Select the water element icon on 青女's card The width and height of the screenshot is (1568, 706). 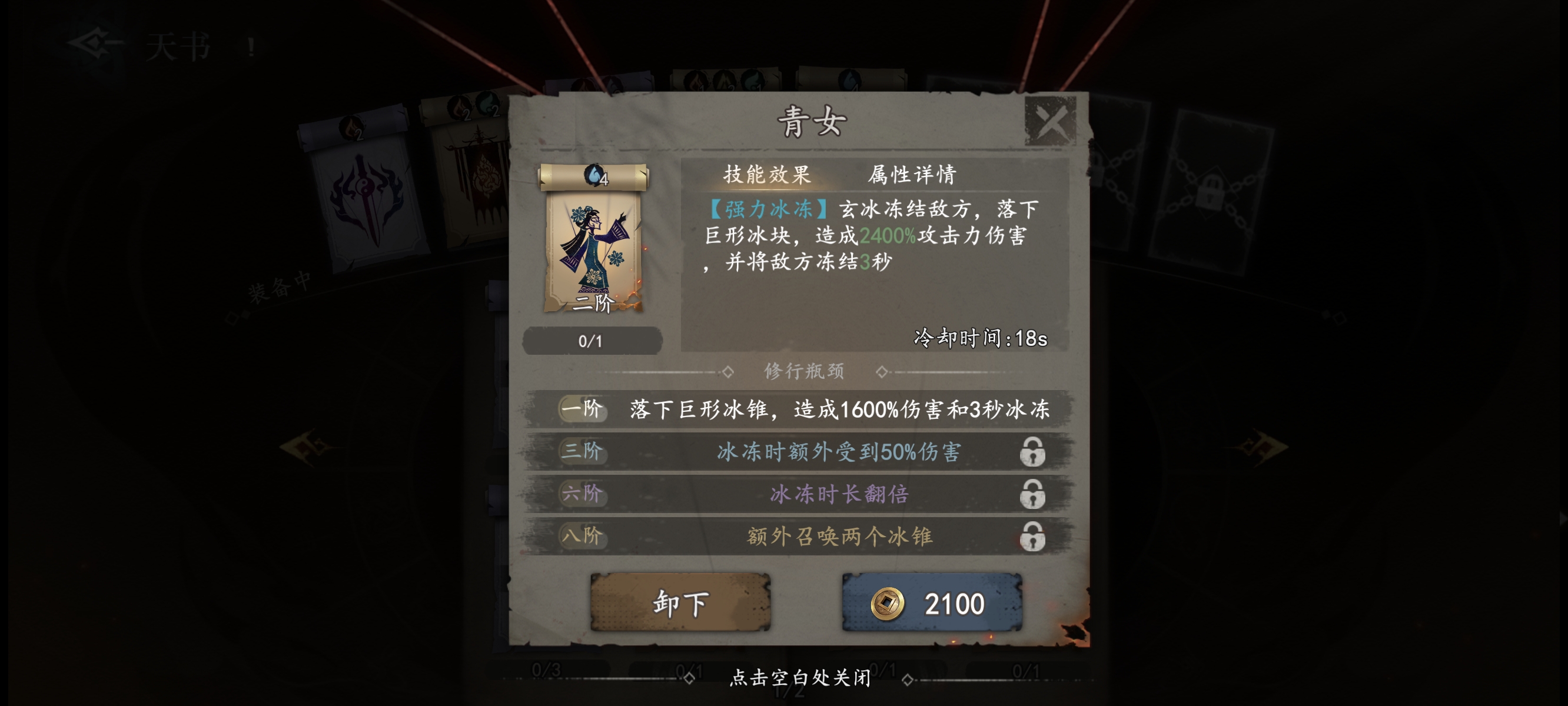[593, 176]
